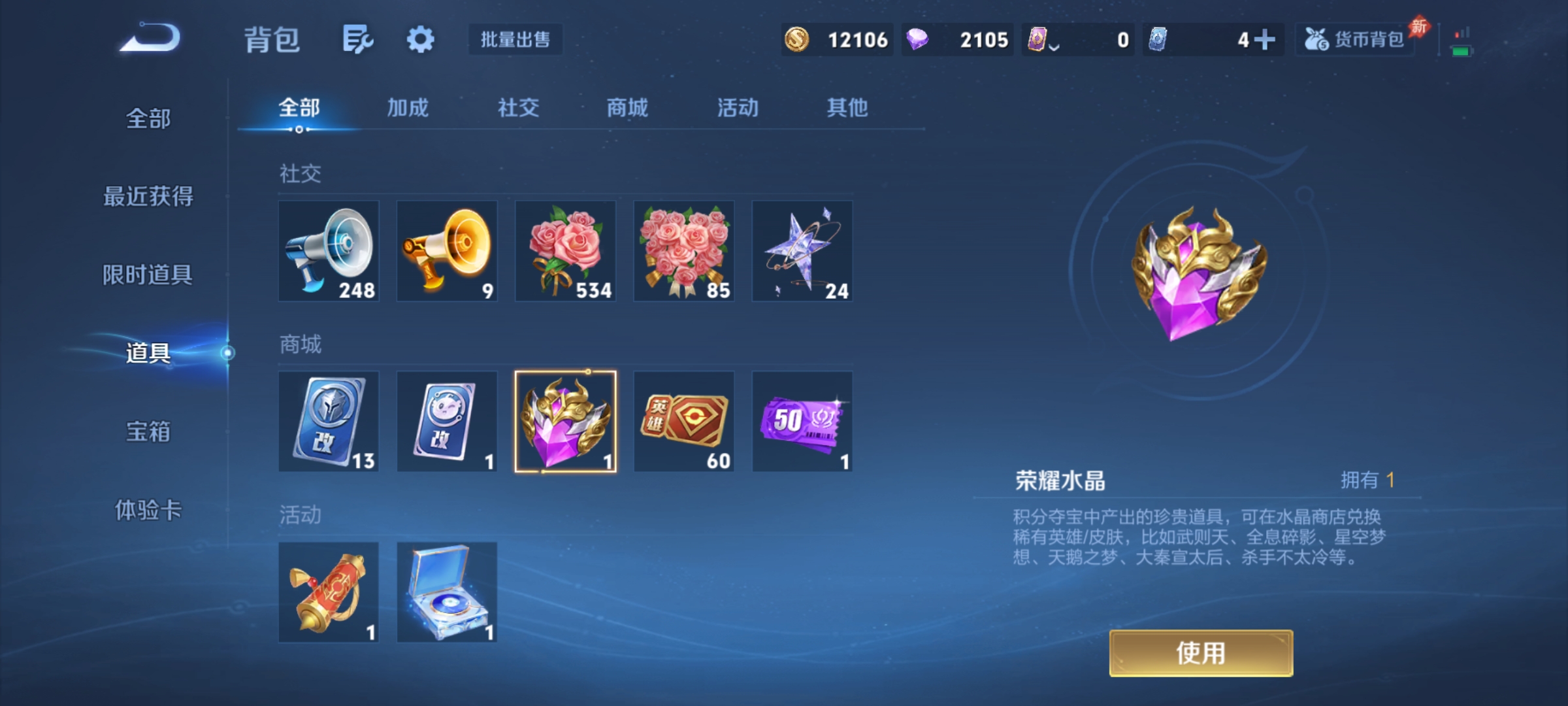1568x706 pixels.
Task: Select the red scroll activity item
Action: (x=329, y=593)
